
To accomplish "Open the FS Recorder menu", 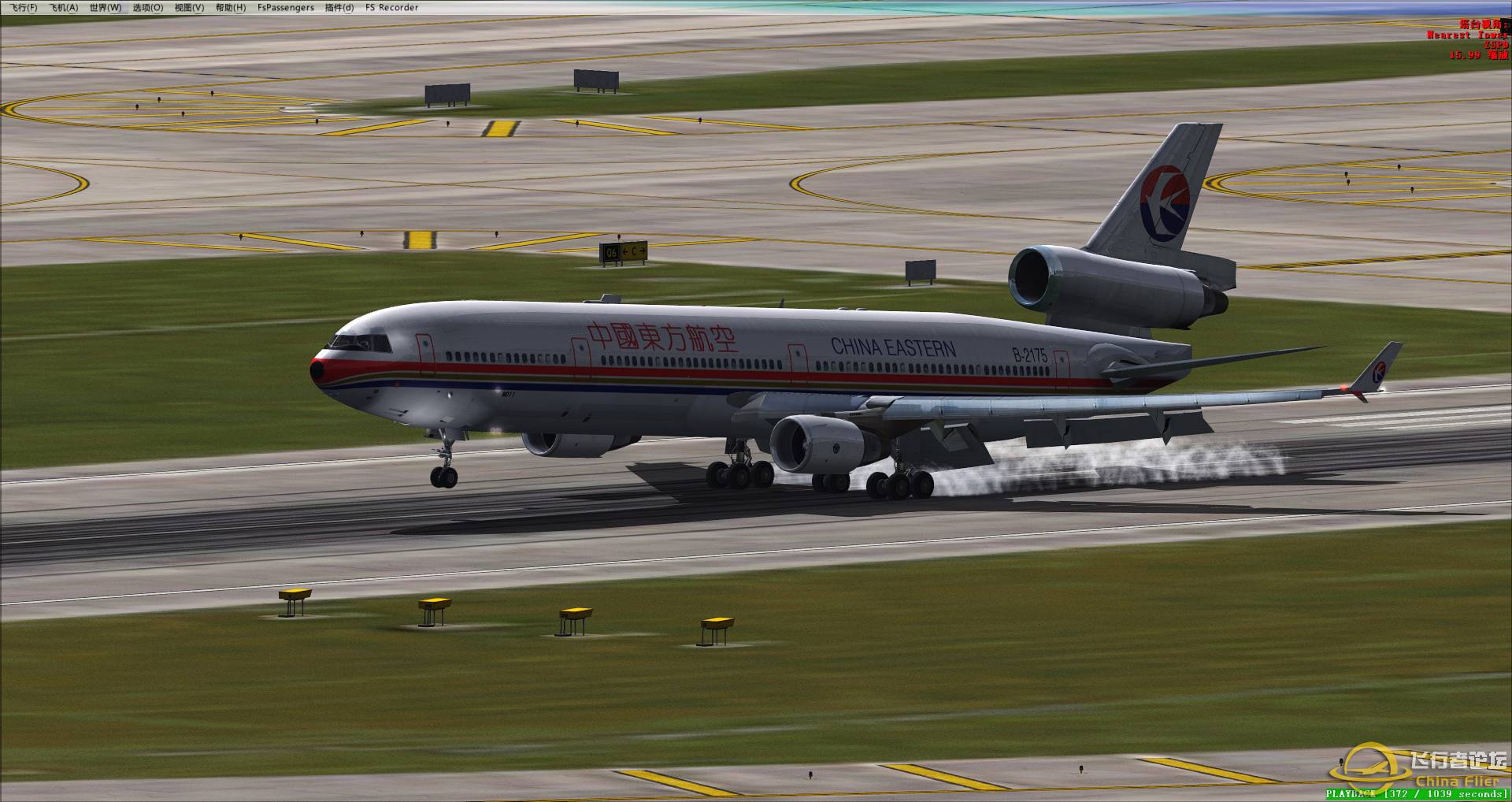I will [391, 7].
